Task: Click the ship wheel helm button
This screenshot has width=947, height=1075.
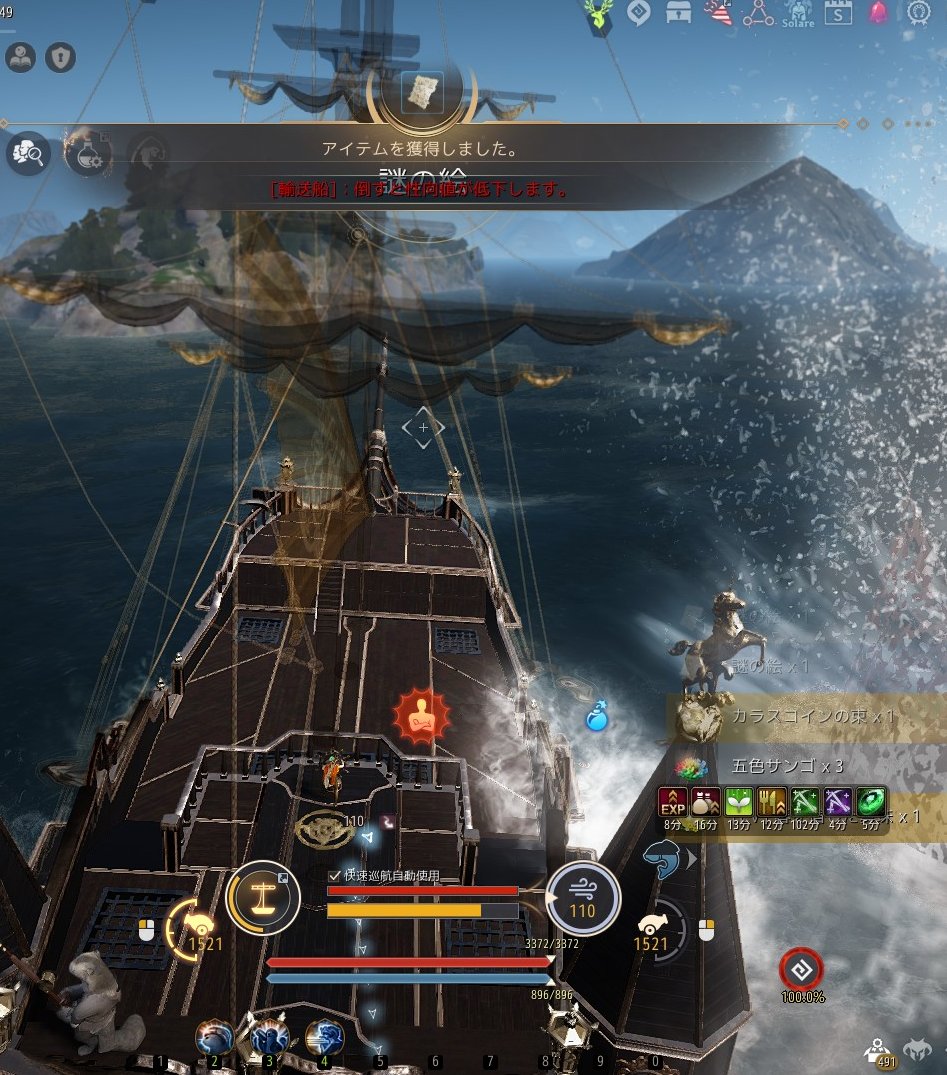Action: tap(263, 897)
